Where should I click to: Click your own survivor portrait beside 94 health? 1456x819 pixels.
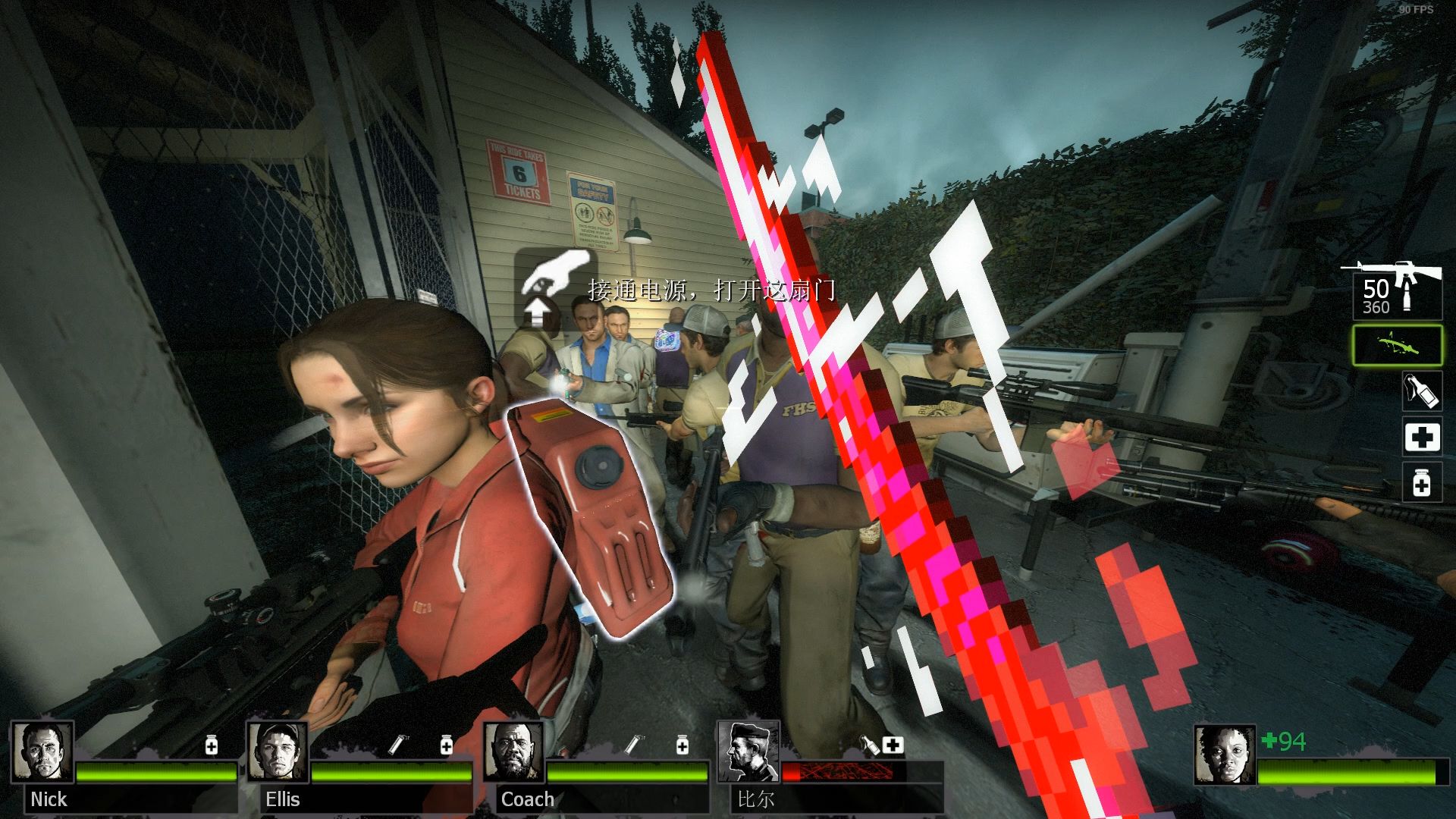click(1225, 756)
